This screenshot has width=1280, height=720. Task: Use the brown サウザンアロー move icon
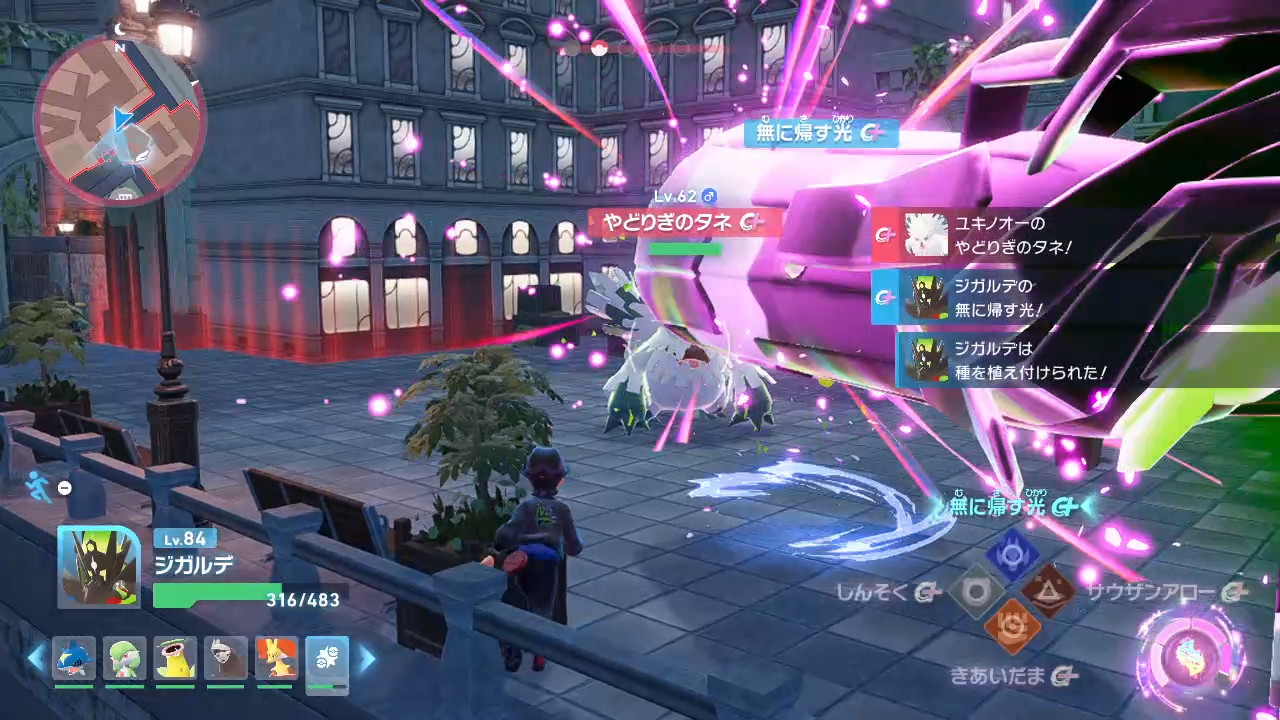1049,592
